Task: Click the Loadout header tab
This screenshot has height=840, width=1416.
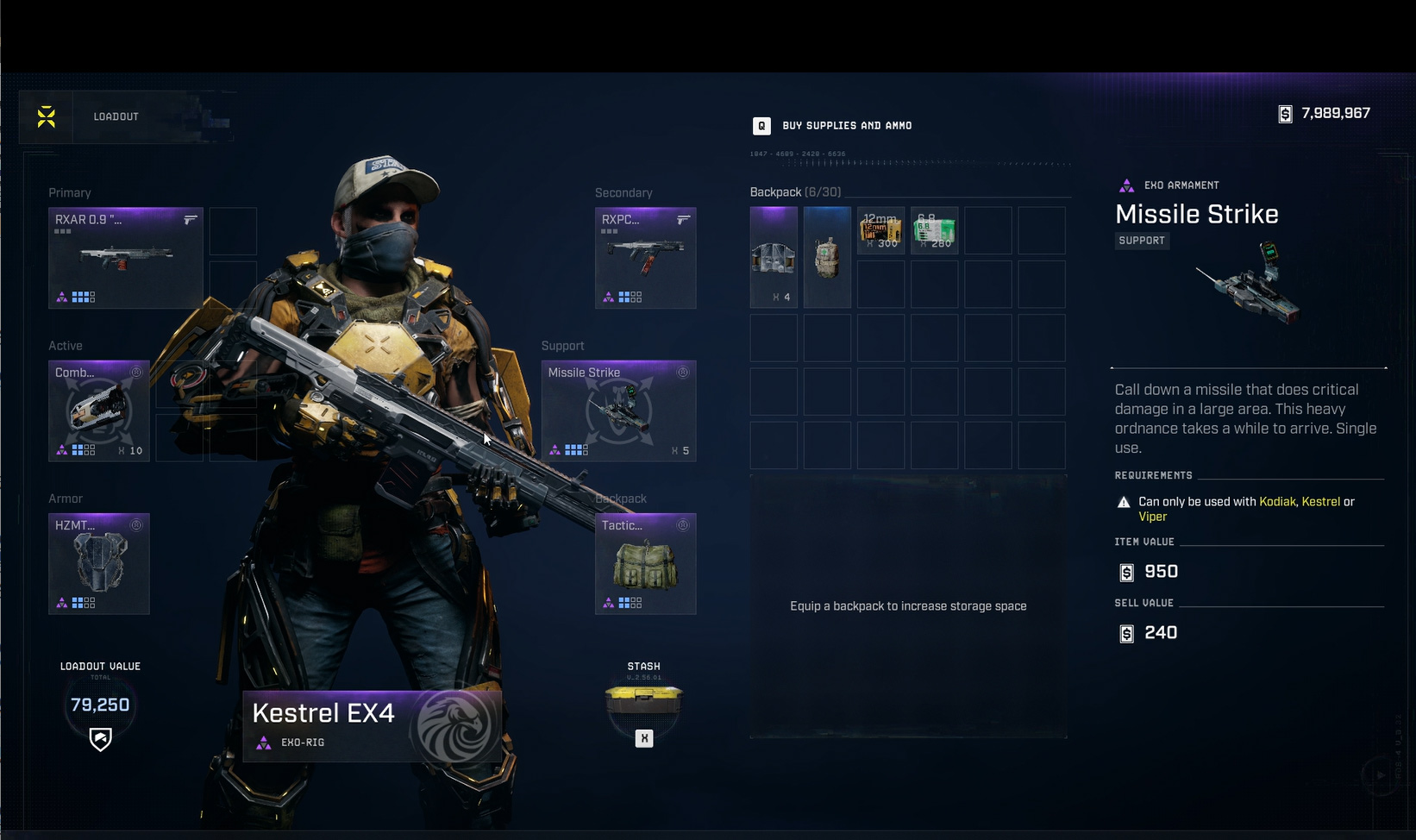Action: (116, 116)
